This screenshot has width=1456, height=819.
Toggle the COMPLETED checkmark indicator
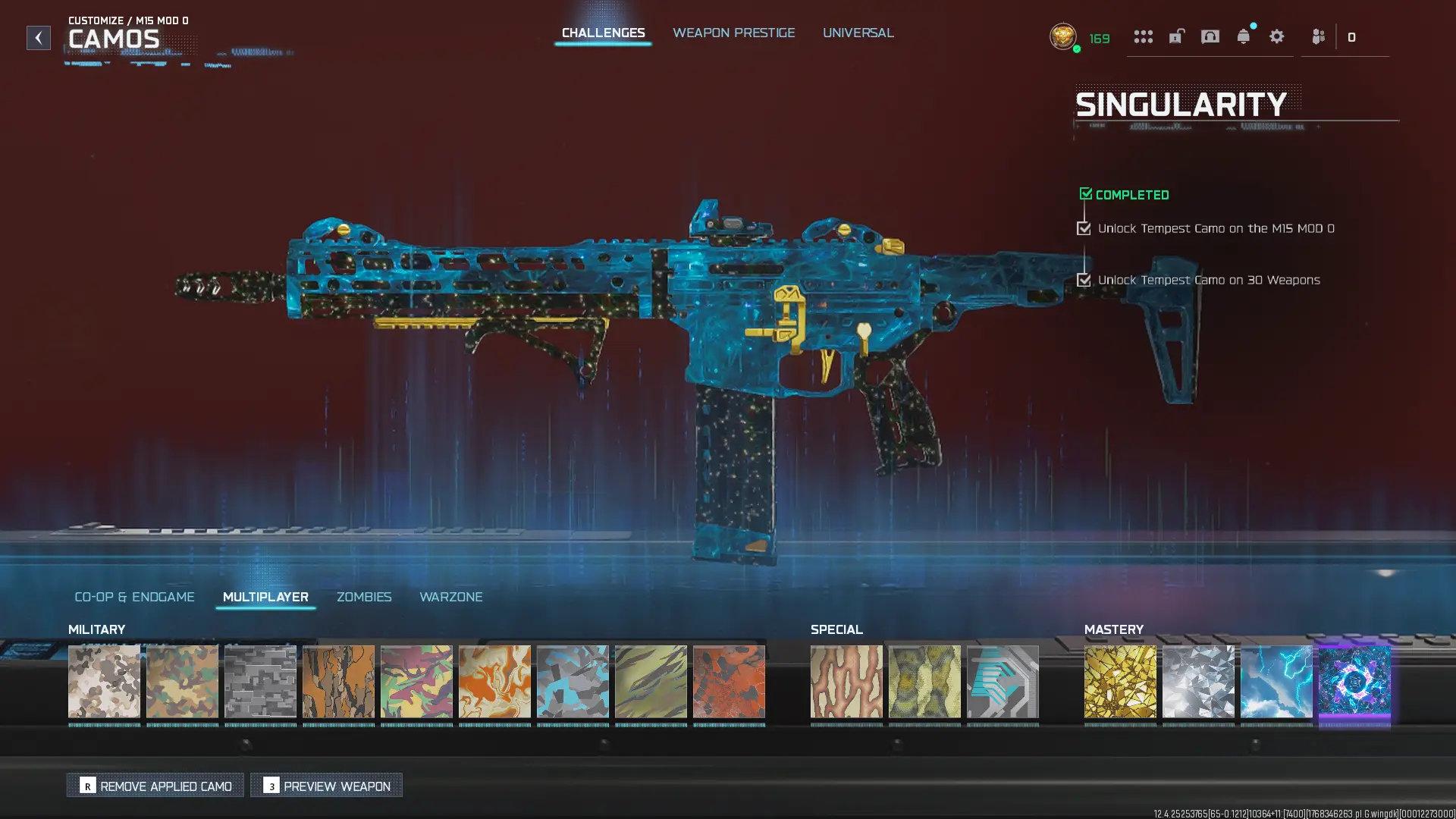(1085, 193)
